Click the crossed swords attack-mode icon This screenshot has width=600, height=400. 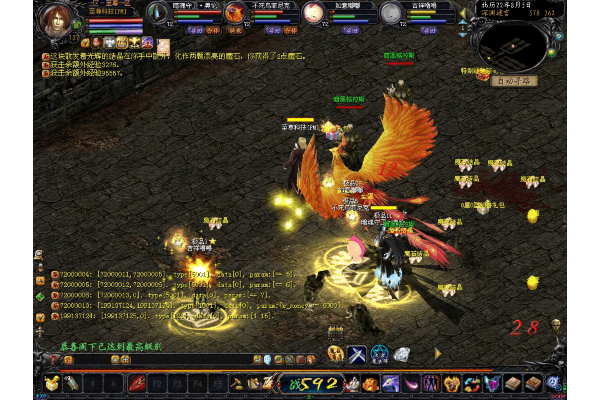point(357,354)
